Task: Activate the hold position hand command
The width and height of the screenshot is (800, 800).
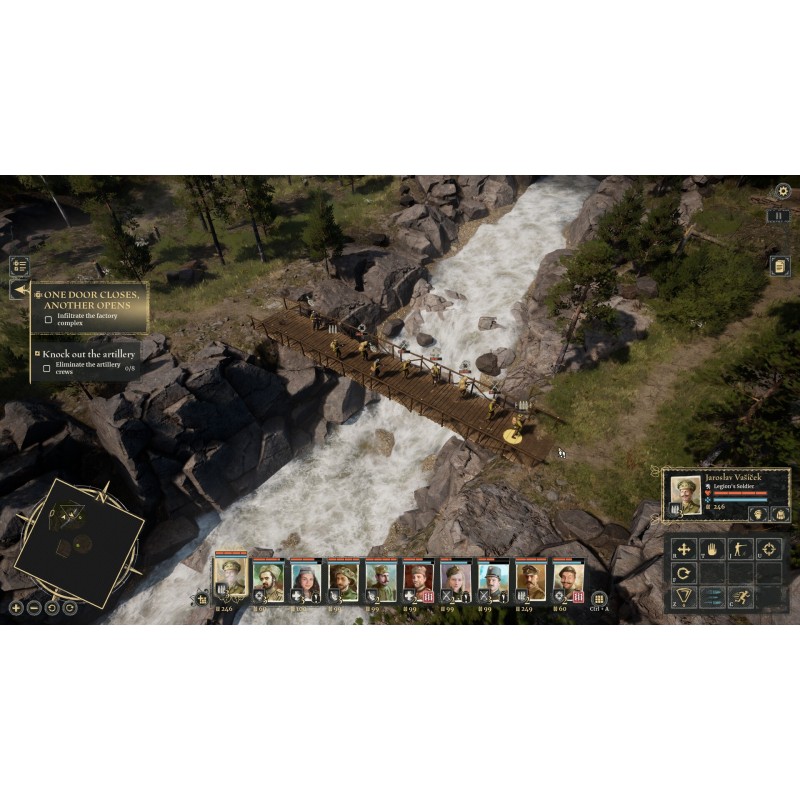Action: click(x=712, y=548)
